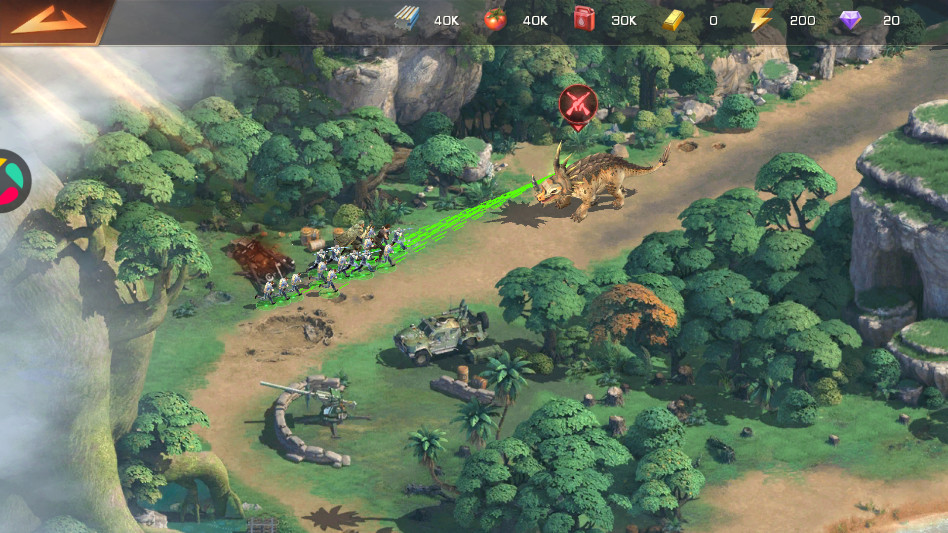
Task: Tap the lightning bolt energy icon
Action: click(763, 20)
